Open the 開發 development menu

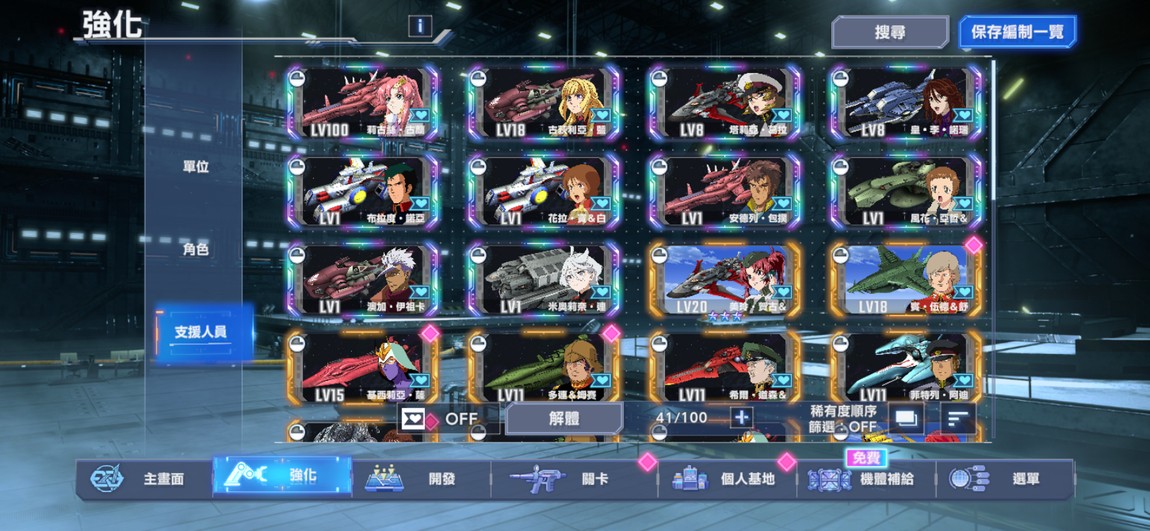tap(420, 479)
